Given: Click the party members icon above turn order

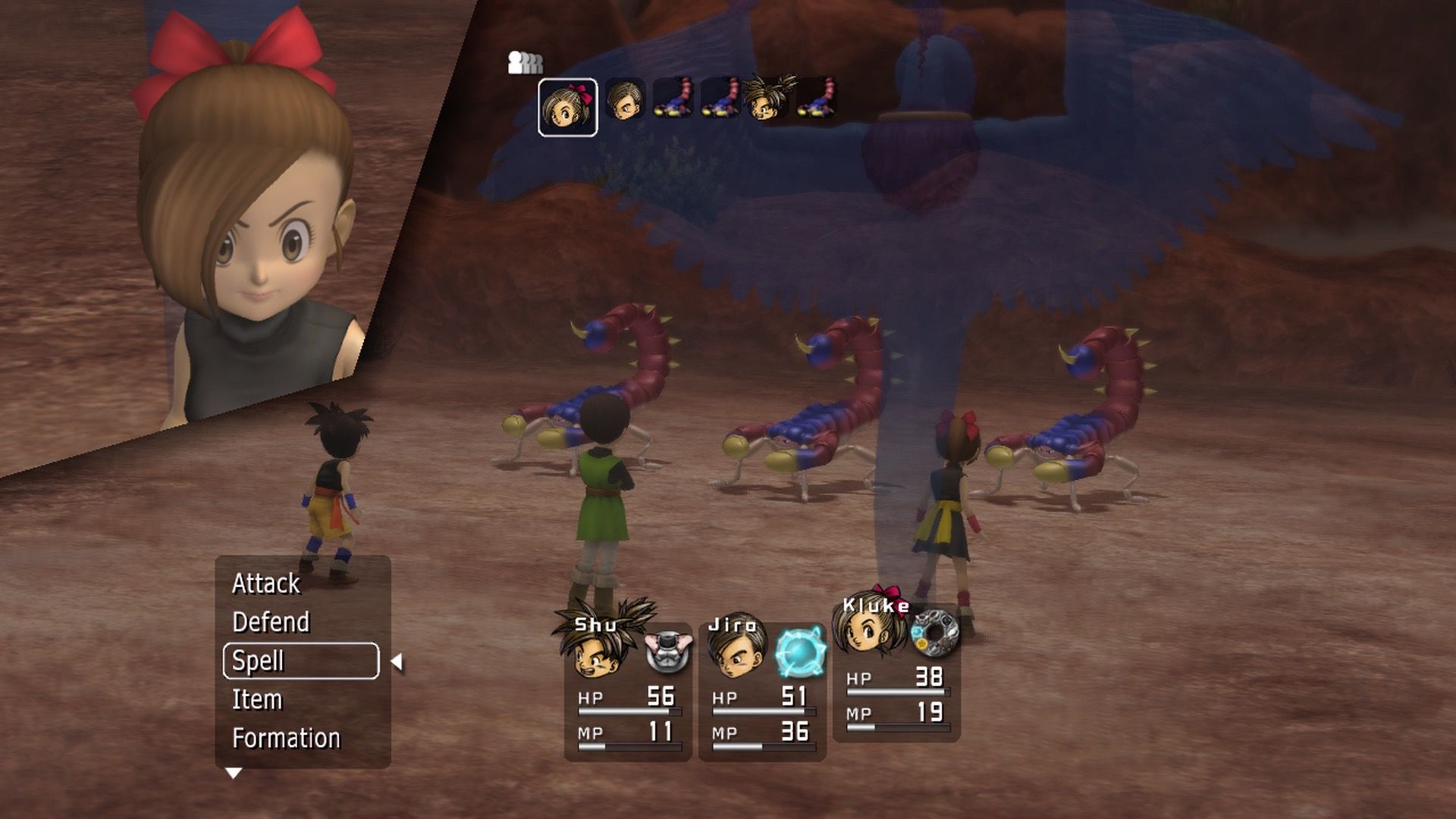Looking at the screenshot, I should [x=525, y=63].
